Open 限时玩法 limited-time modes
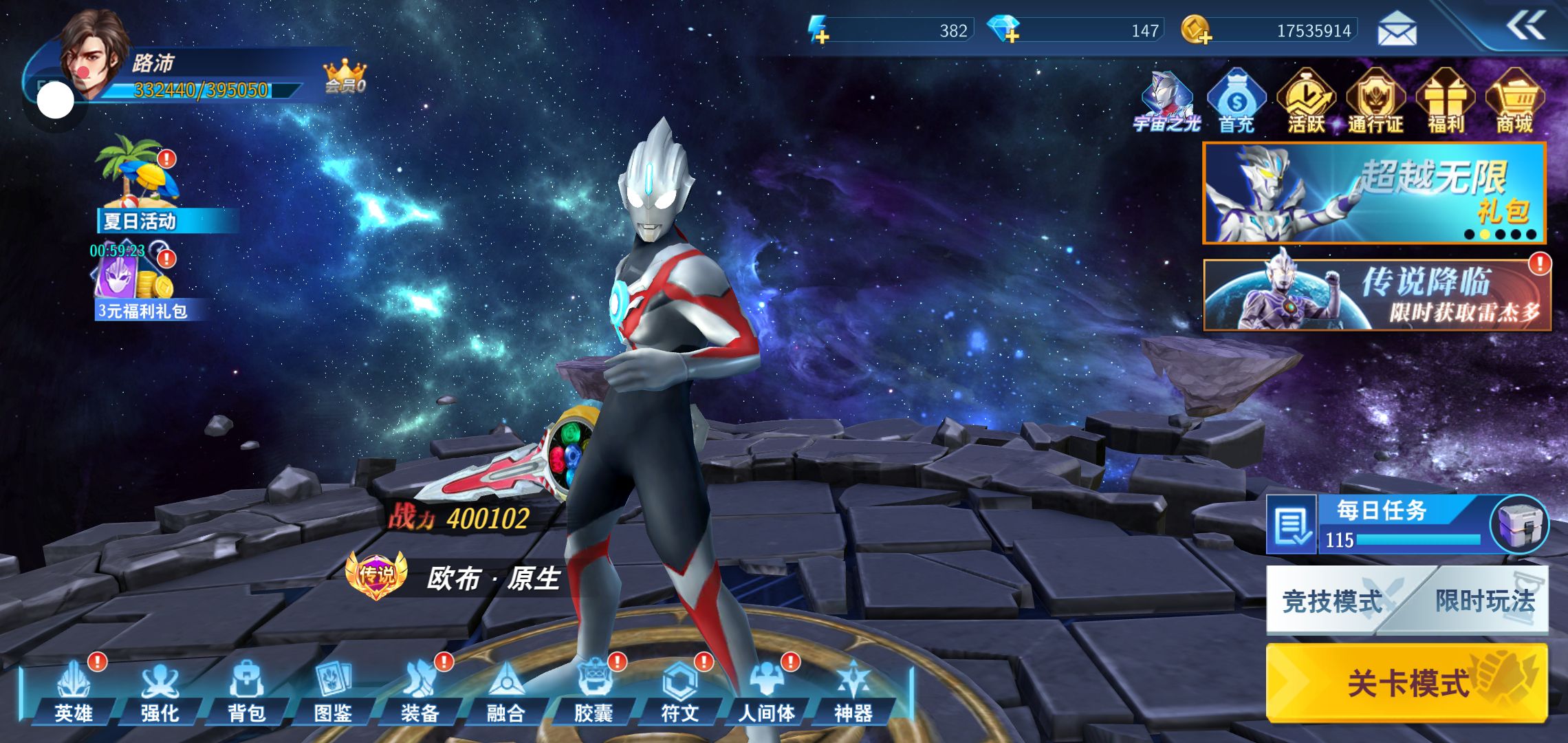The height and width of the screenshot is (743, 1568). (1484, 601)
